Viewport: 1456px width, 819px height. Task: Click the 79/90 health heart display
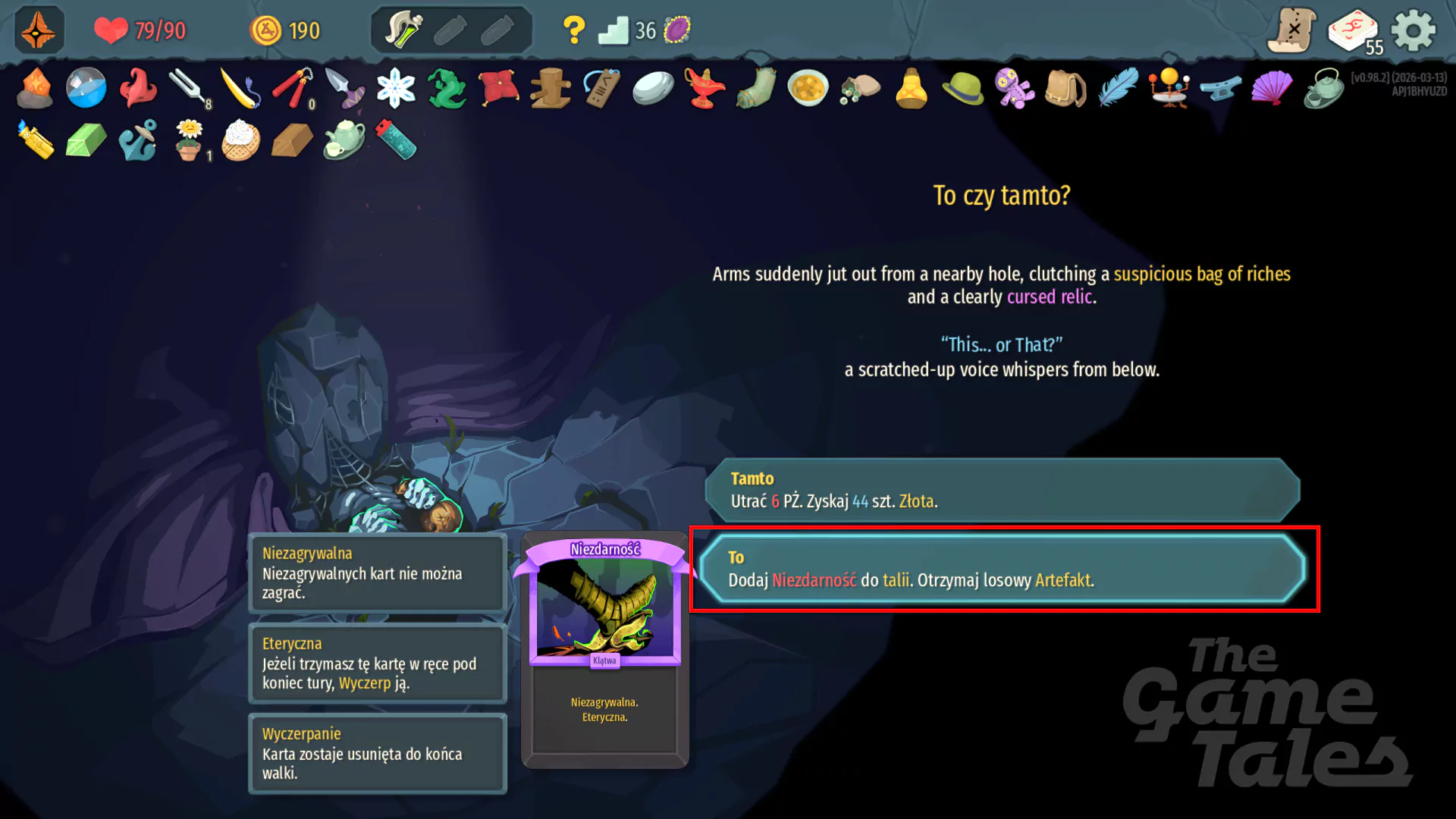140,31
